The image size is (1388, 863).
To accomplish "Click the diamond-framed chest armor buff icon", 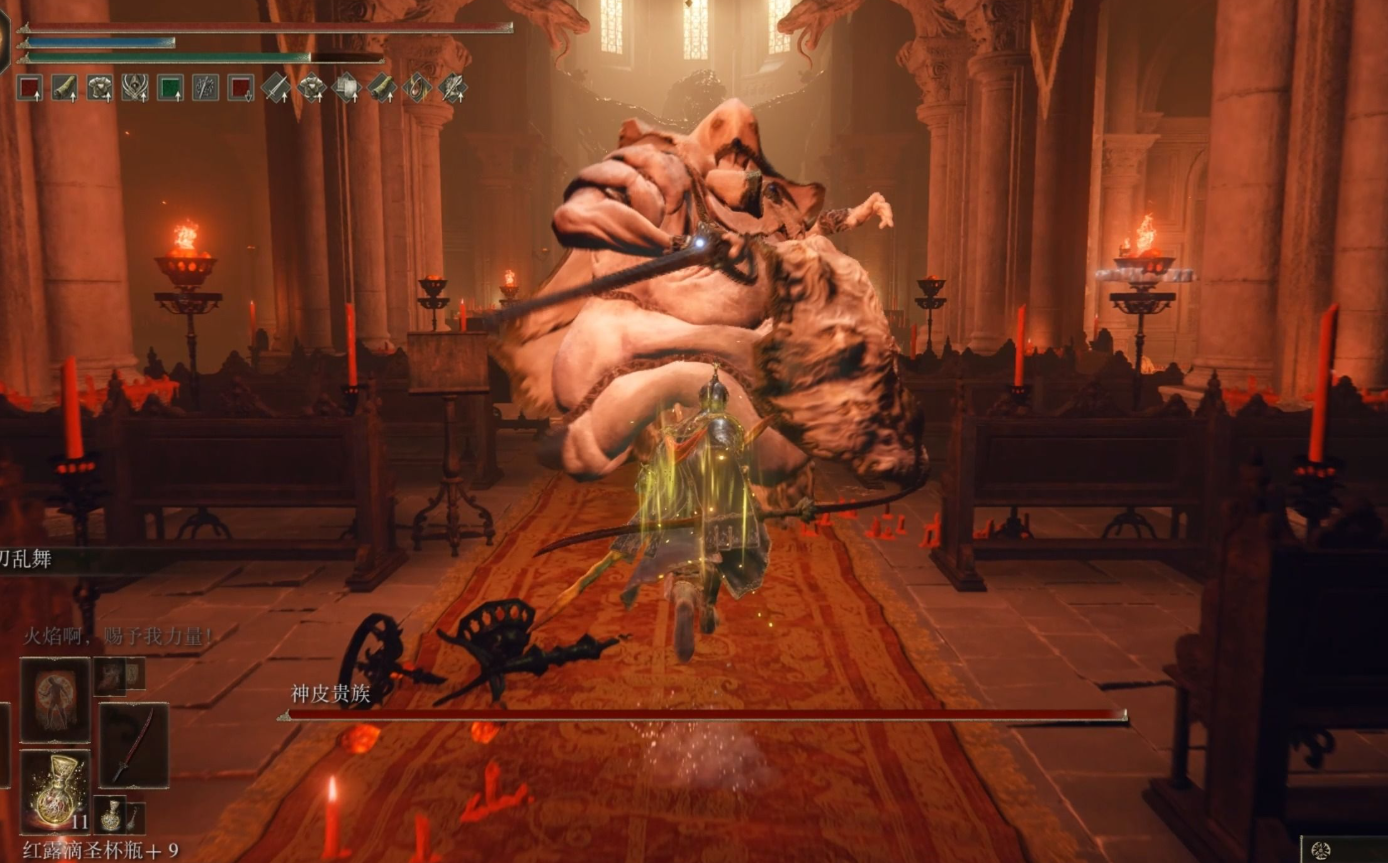I will click(311, 88).
